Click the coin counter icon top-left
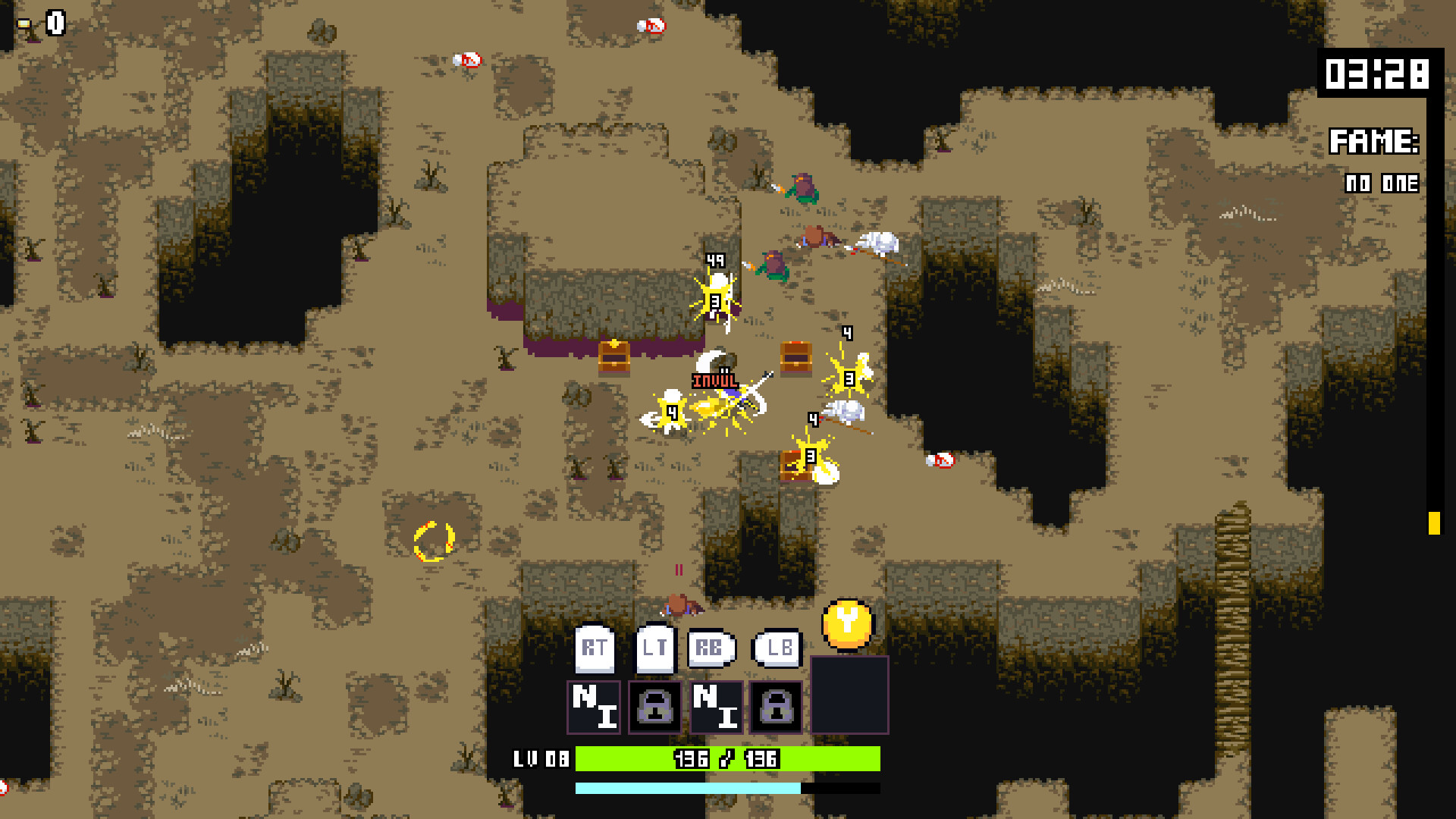 (x=25, y=23)
